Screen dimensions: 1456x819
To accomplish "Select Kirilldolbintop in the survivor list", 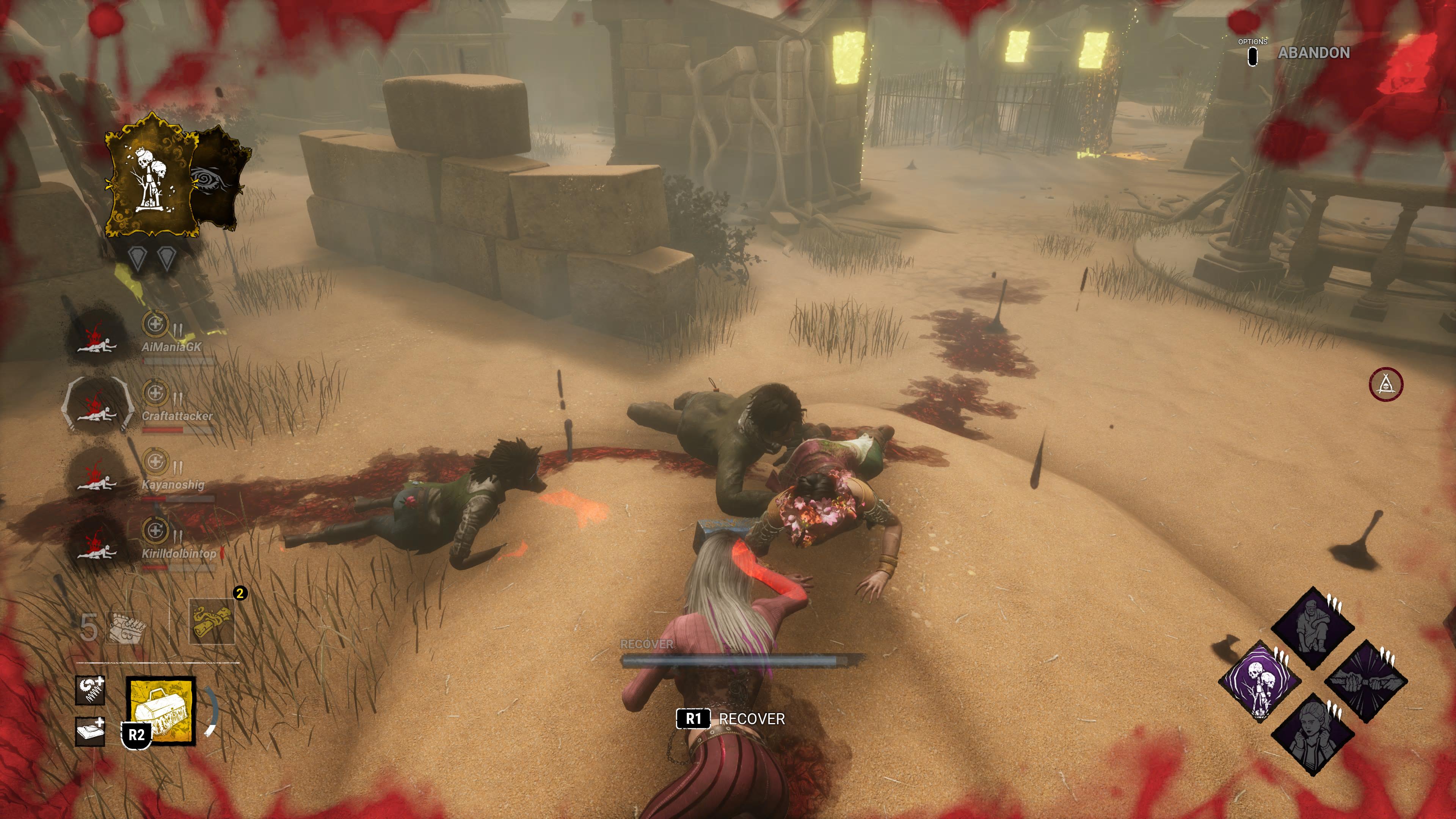I will coord(179,553).
